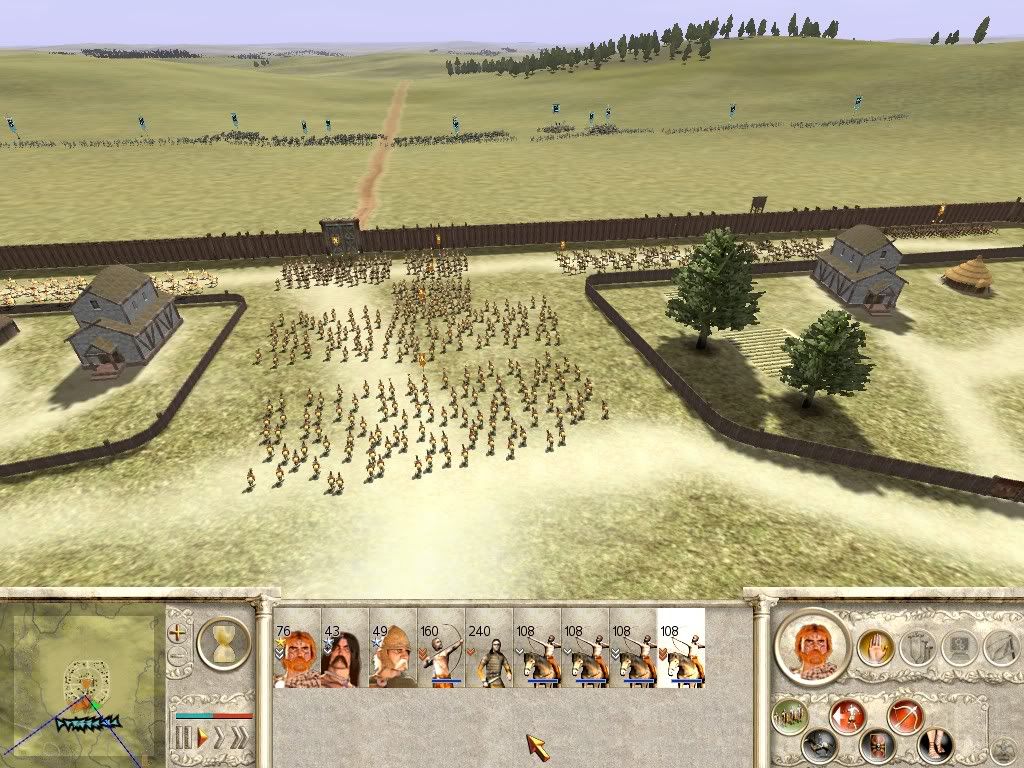Open the group formations button
This screenshot has height=768, width=1024.
click(x=790, y=715)
